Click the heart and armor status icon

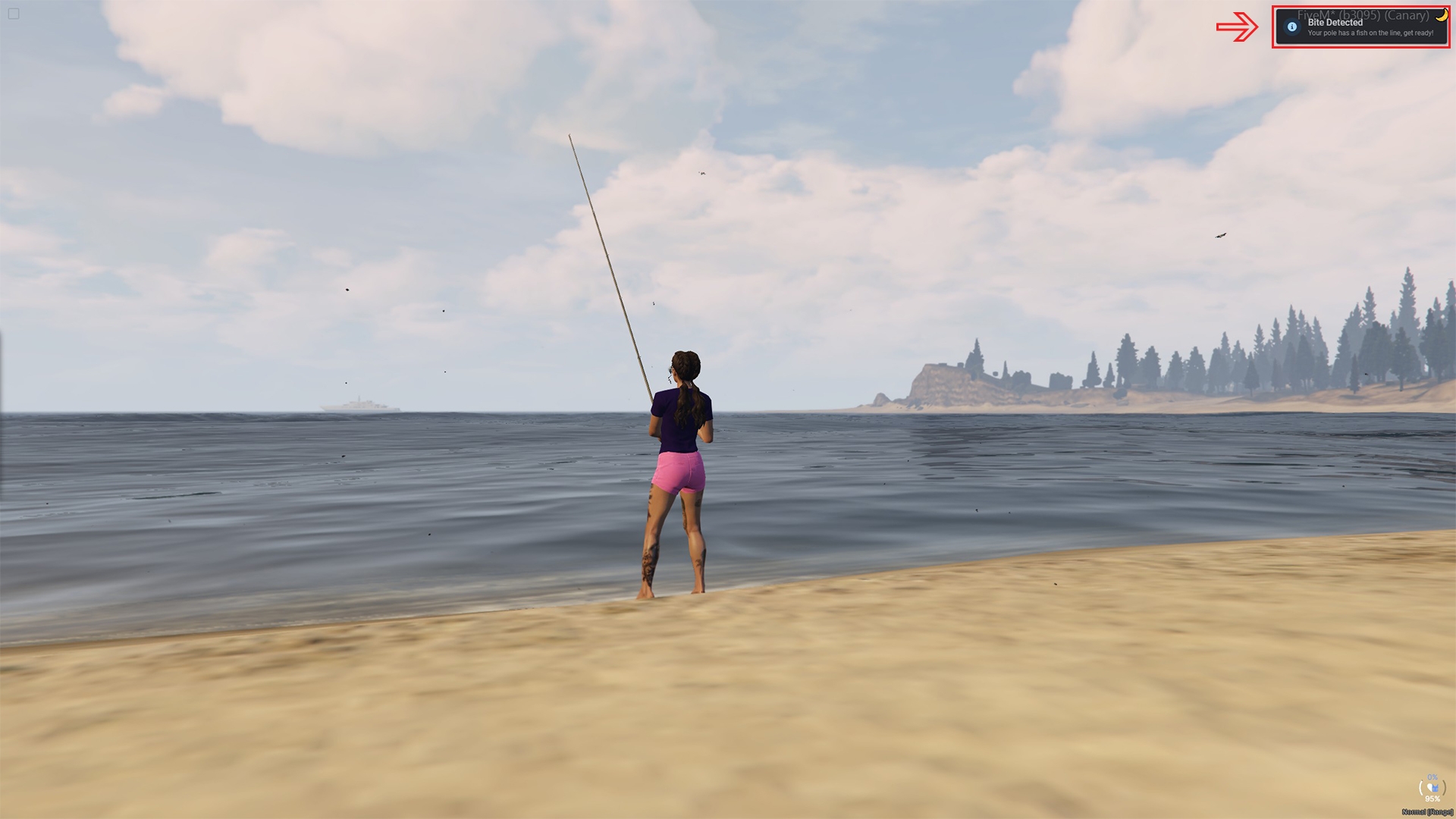1432,788
